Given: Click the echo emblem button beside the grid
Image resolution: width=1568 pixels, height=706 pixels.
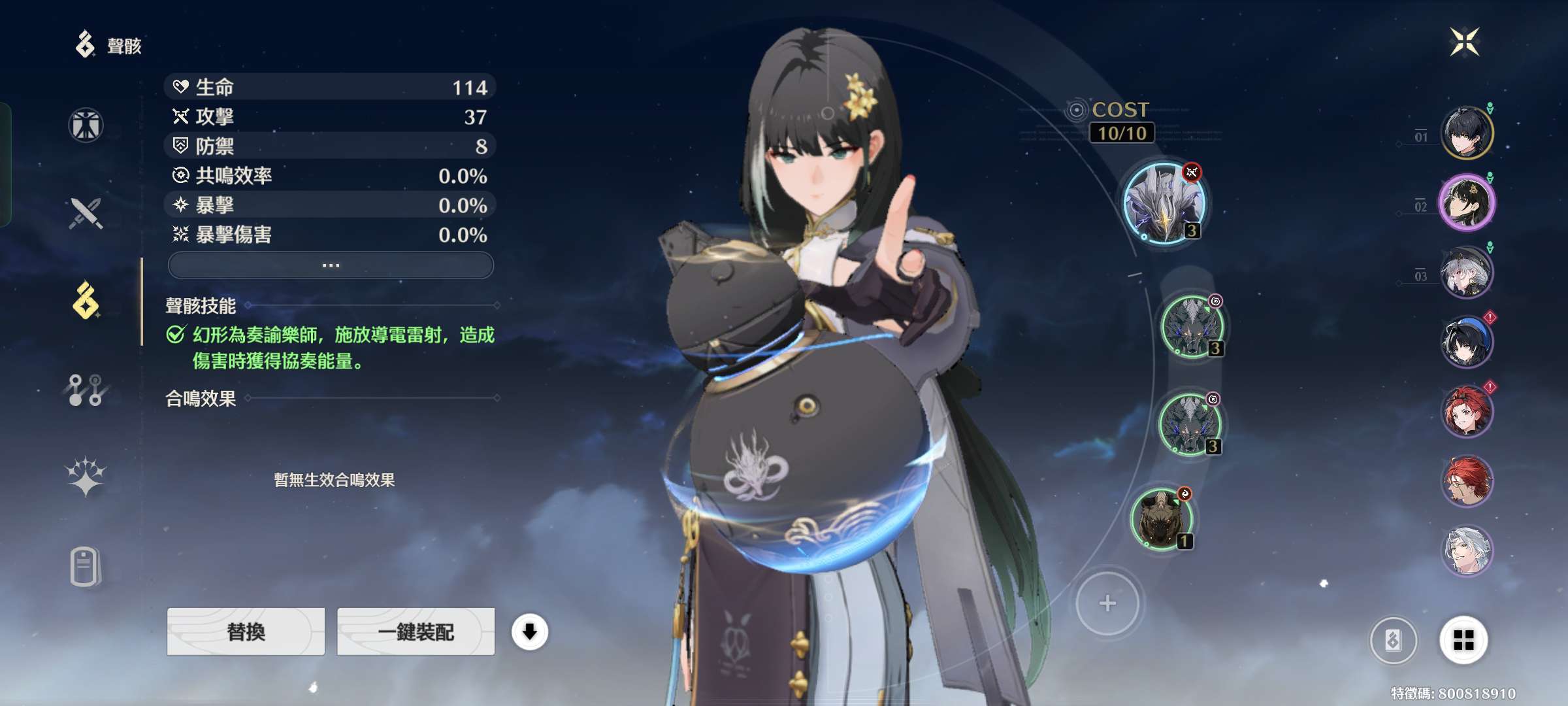Looking at the screenshot, I should pyautogui.click(x=1393, y=641).
